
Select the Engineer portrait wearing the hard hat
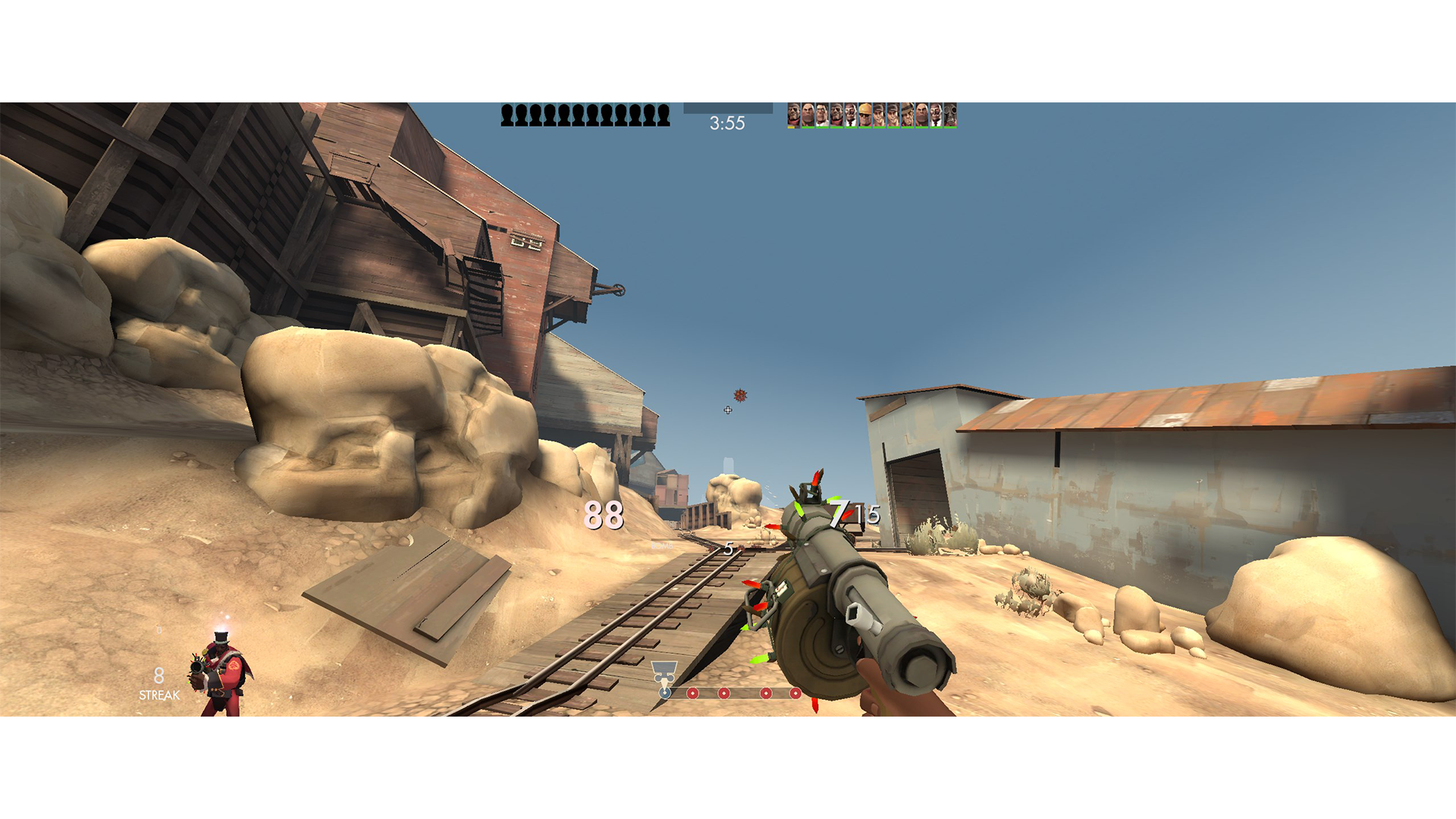point(865,115)
